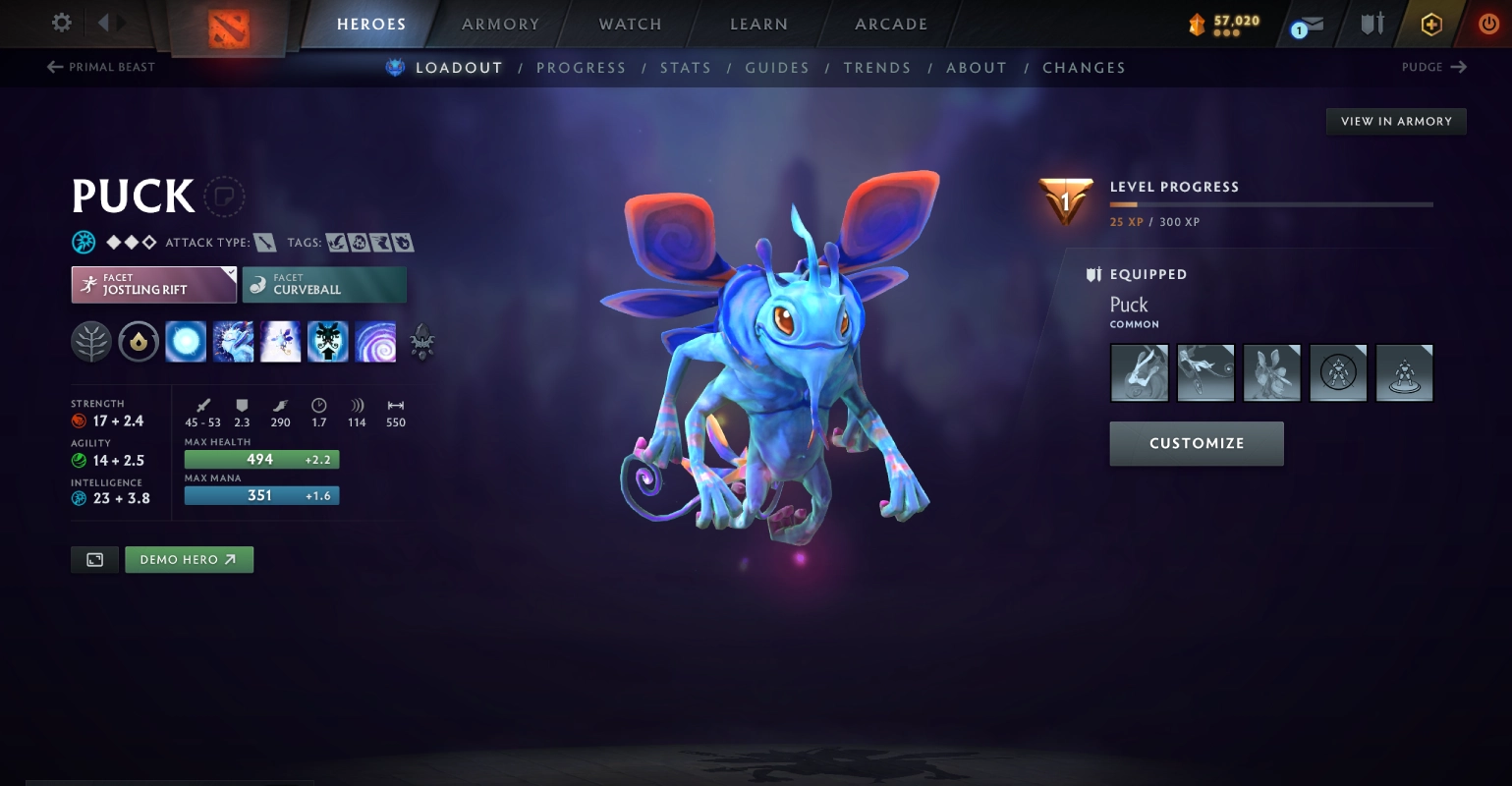Open the hero Guides section
Viewport: 1512px width, 786px height.
click(x=776, y=68)
